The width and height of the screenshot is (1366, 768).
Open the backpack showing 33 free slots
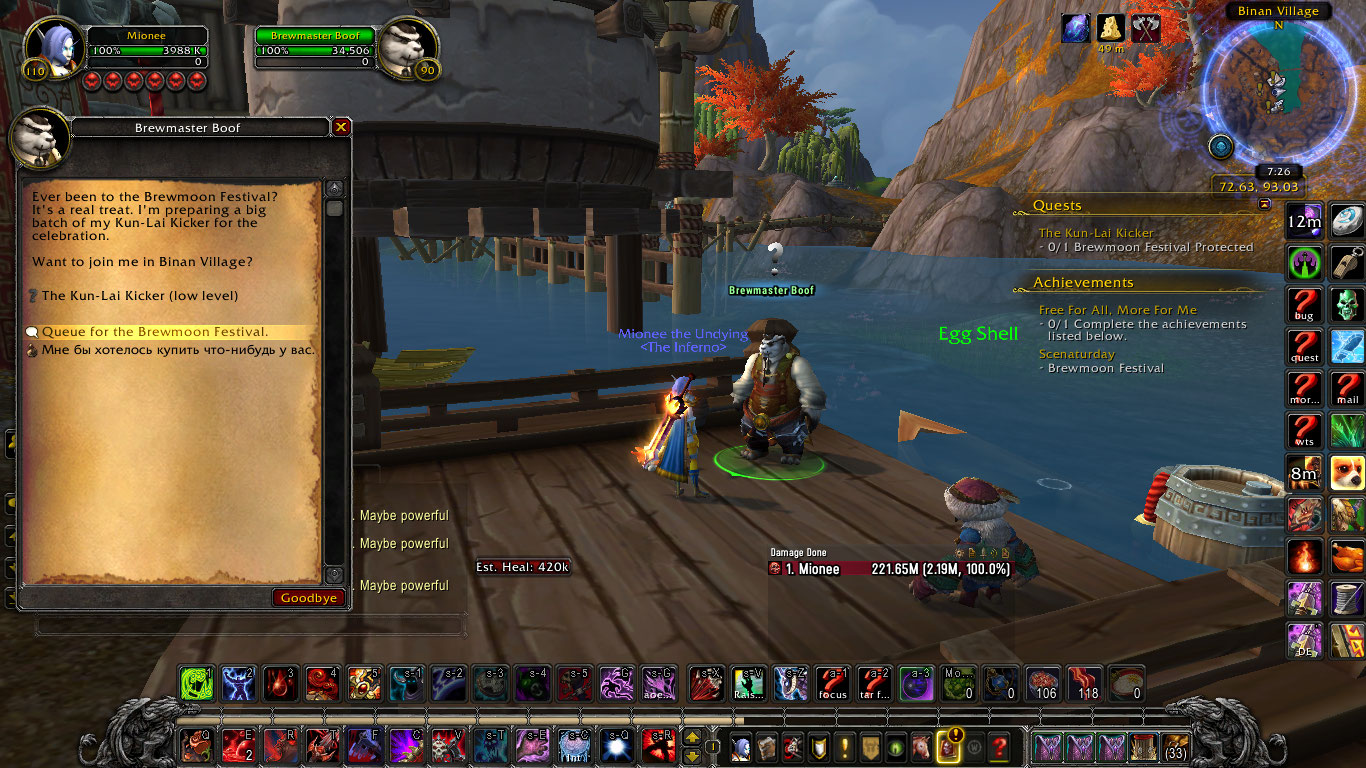pos(1176,747)
